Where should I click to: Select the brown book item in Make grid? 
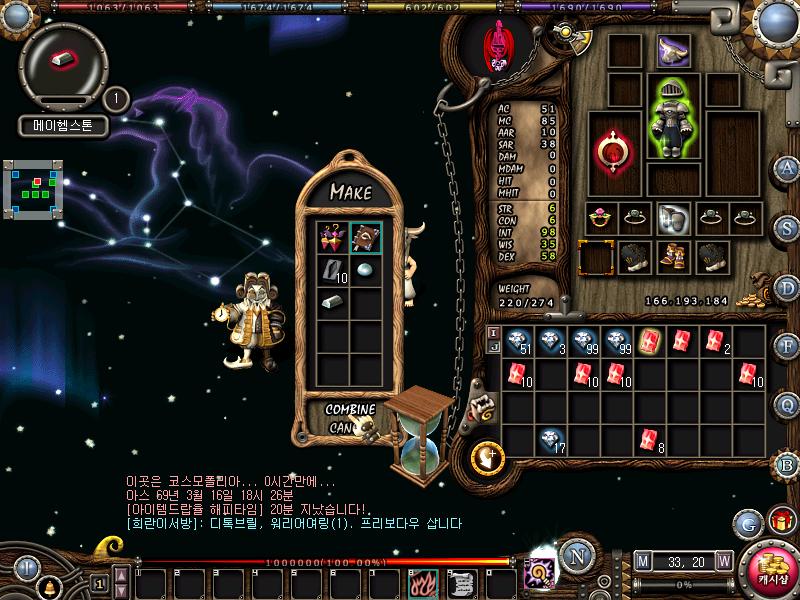[365, 238]
